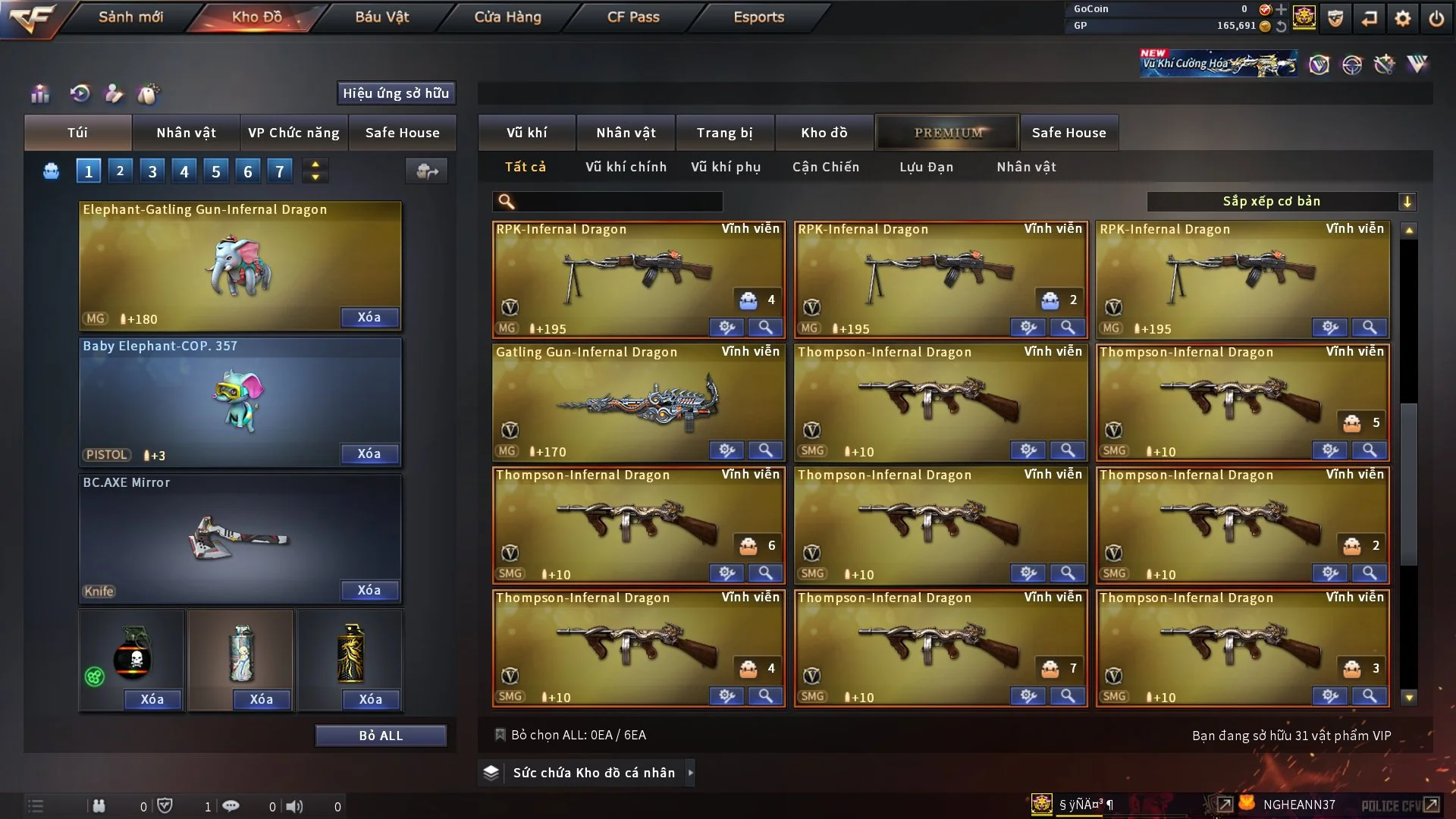Image resolution: width=1456 pixels, height=819 pixels.
Task: Switch to the Báu Vật tab
Action: click(381, 17)
